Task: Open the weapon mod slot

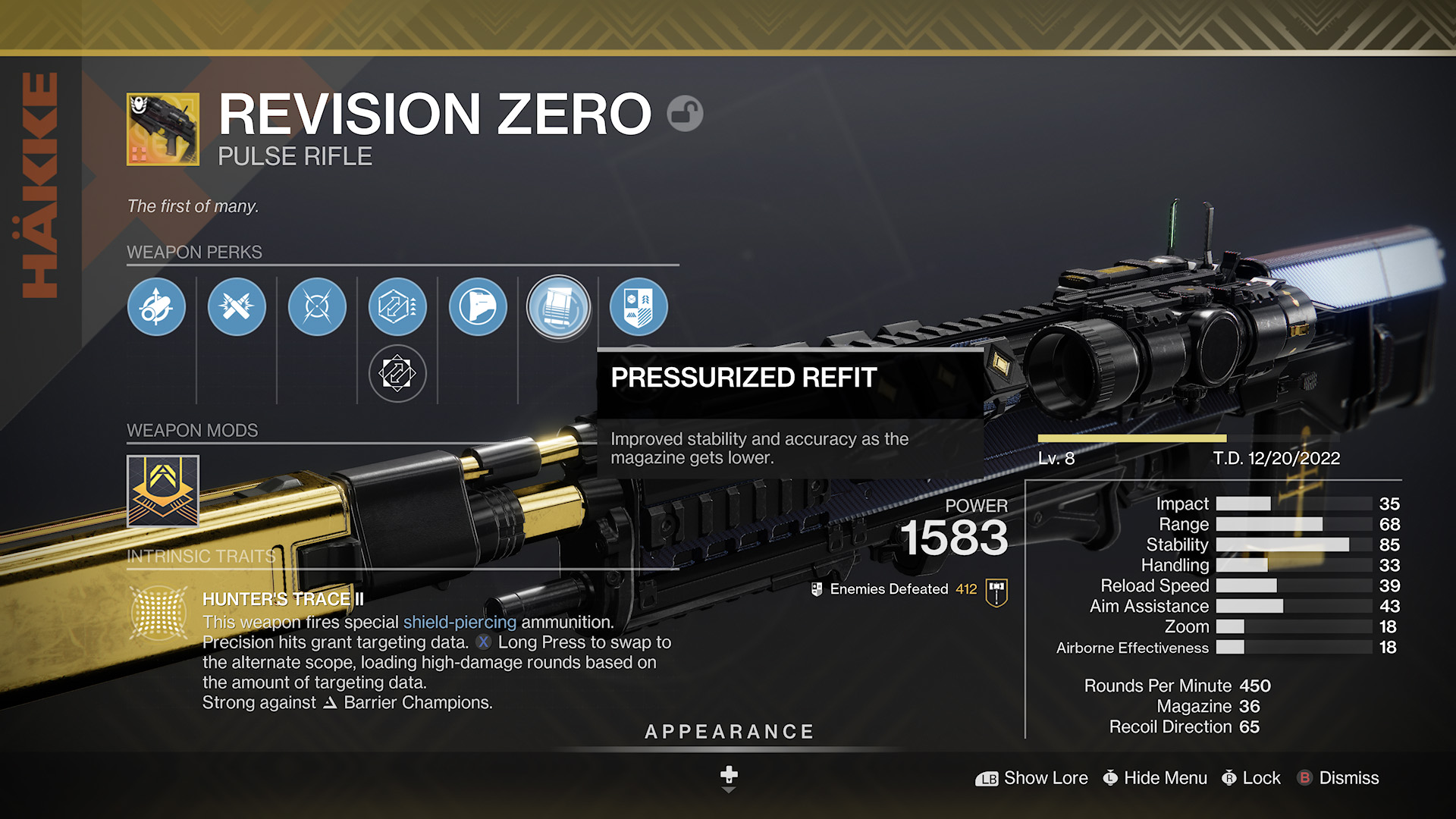Action: click(163, 491)
